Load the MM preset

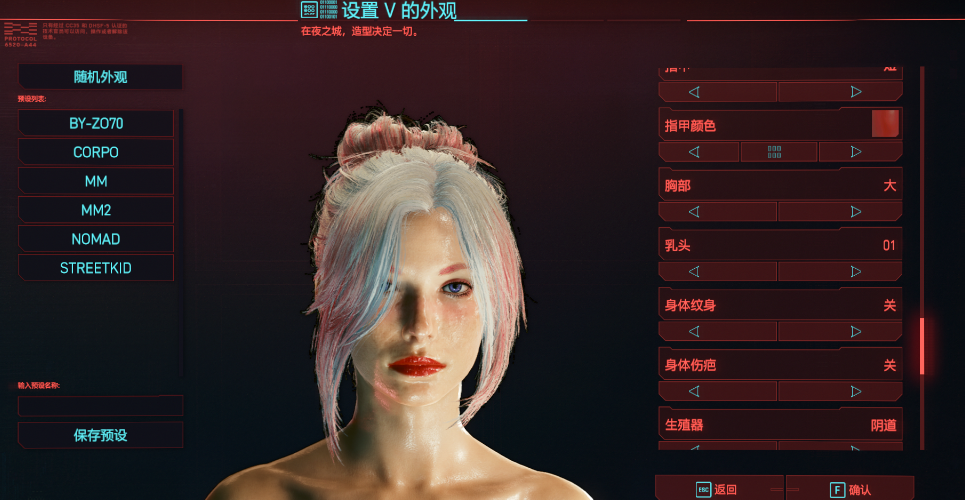click(96, 181)
